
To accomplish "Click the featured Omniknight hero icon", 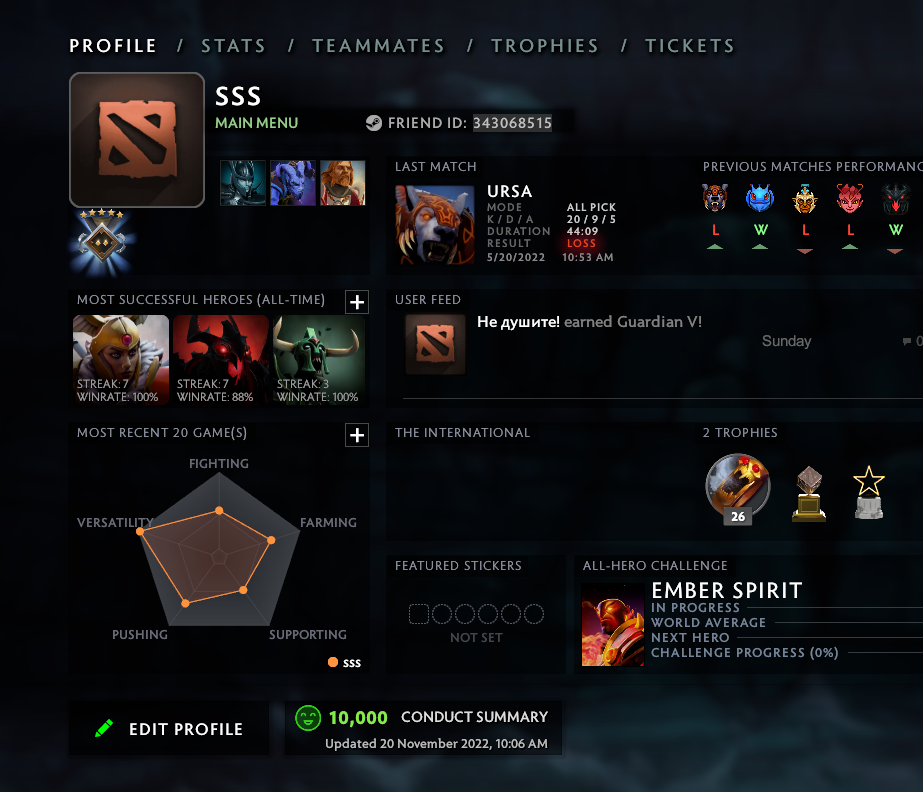I will [x=343, y=183].
